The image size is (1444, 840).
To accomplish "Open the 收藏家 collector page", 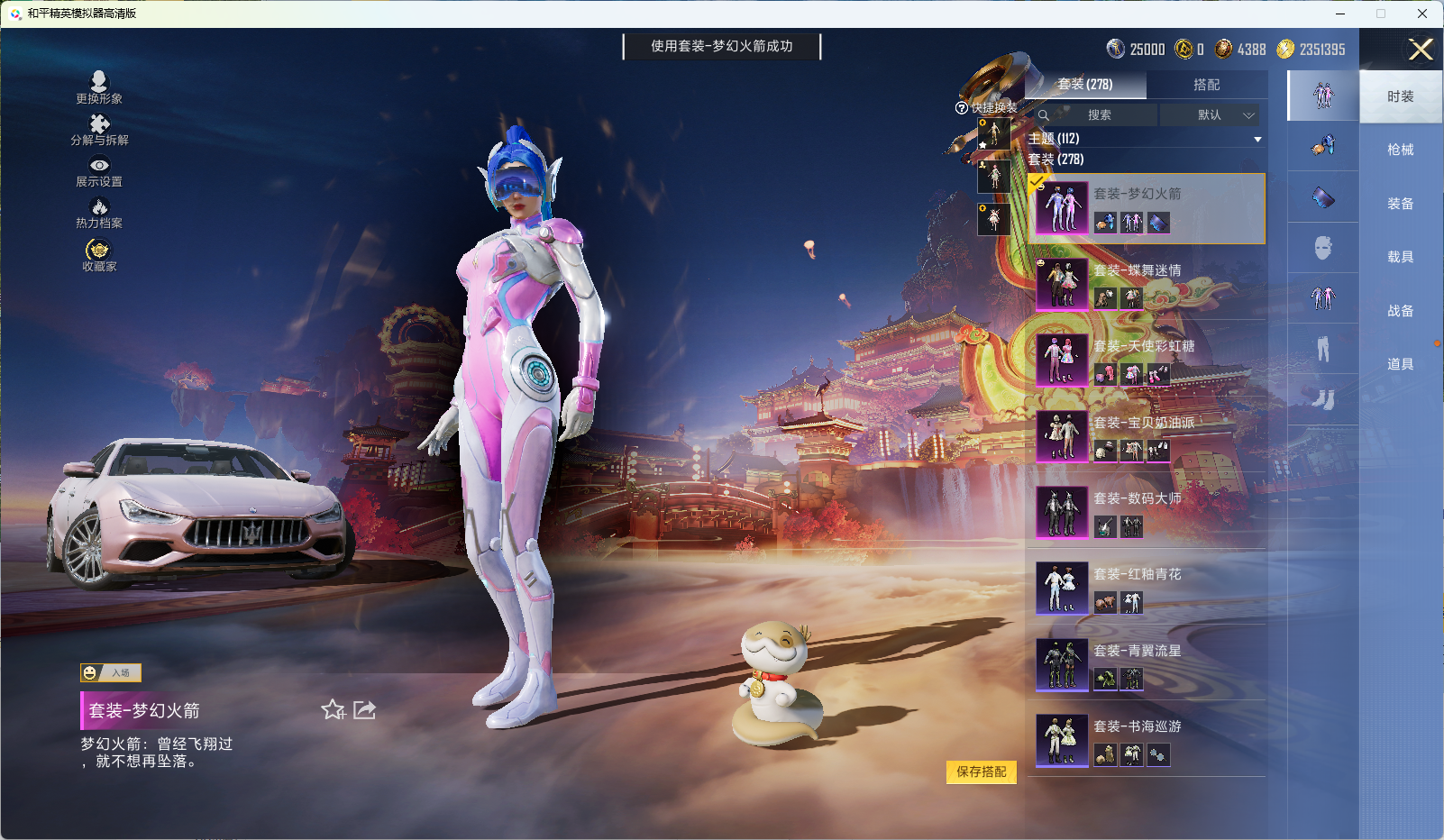I will click(99, 255).
